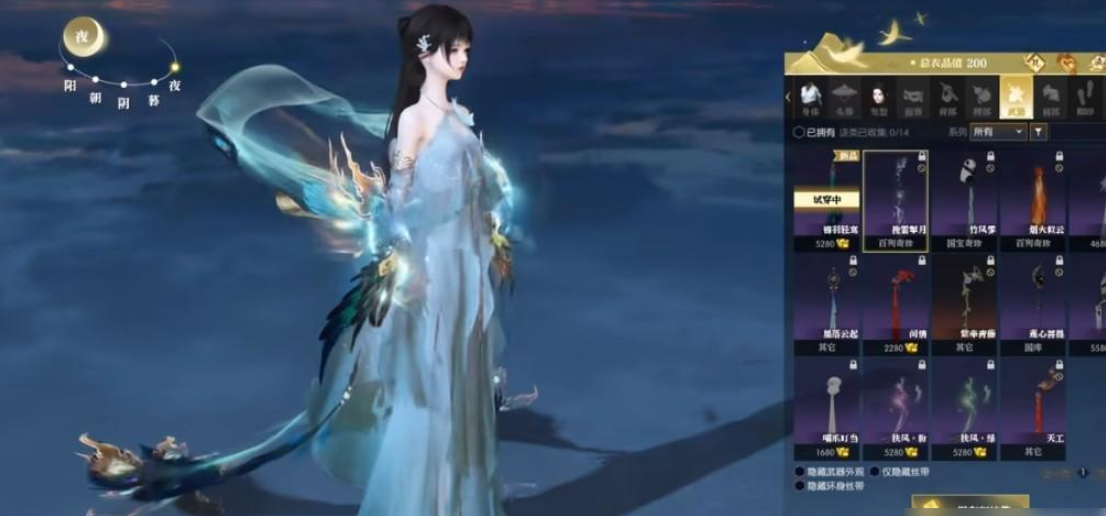Screen dimensions: 1106x516
Task: Toggle 隐藏武器外观 hide weapon appearance
Action: [799, 472]
